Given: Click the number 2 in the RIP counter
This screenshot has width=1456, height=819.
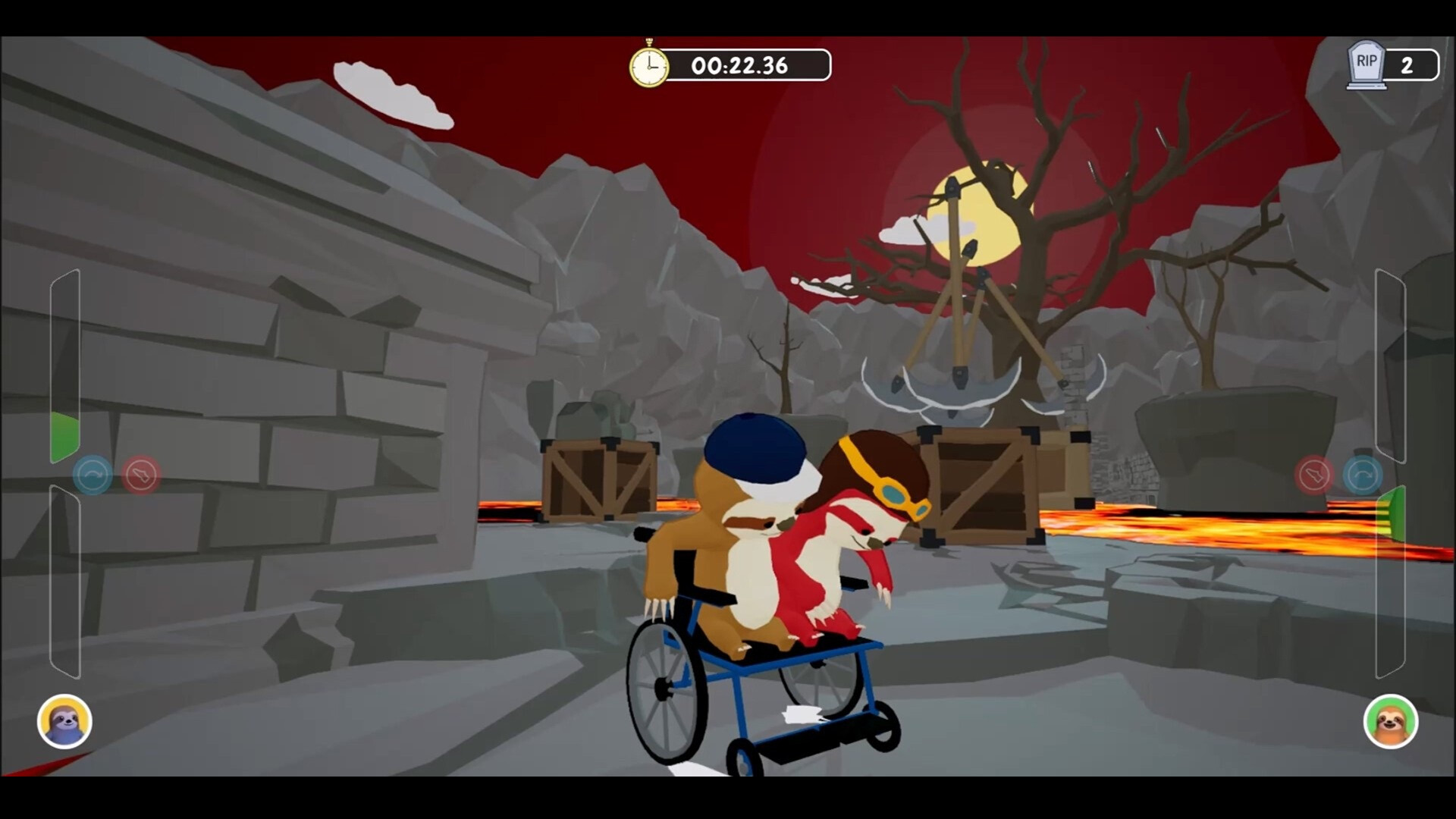Looking at the screenshot, I should click(x=1408, y=66).
